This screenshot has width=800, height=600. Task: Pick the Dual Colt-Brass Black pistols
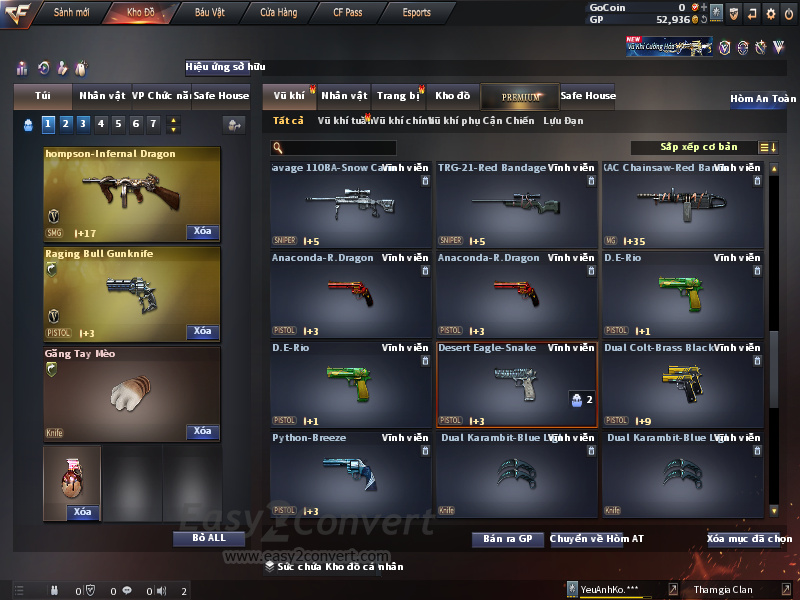[x=683, y=384]
